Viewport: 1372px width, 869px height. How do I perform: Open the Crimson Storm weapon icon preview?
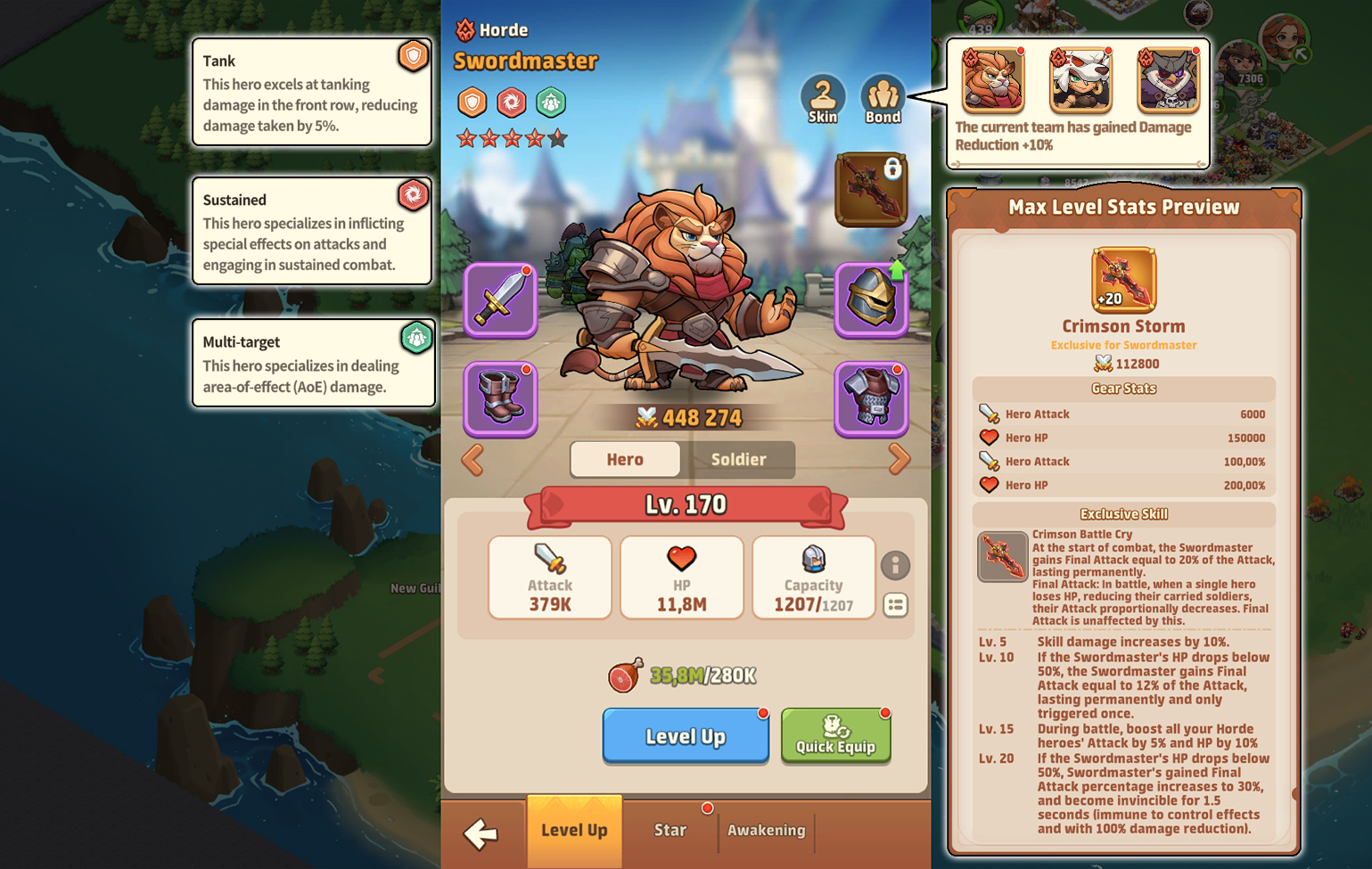[x=1122, y=280]
